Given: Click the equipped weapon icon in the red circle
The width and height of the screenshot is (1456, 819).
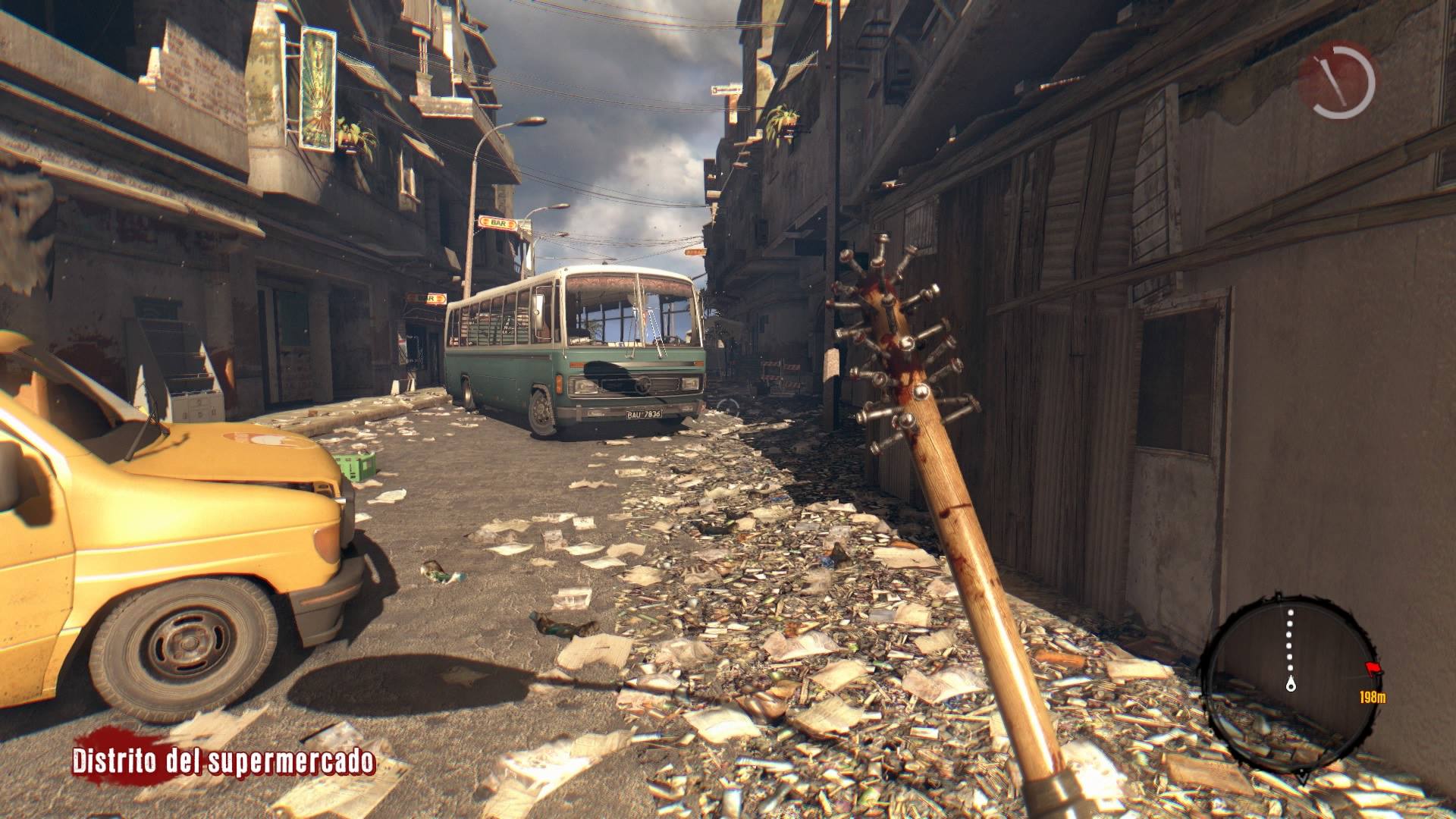Looking at the screenshot, I should [1335, 80].
